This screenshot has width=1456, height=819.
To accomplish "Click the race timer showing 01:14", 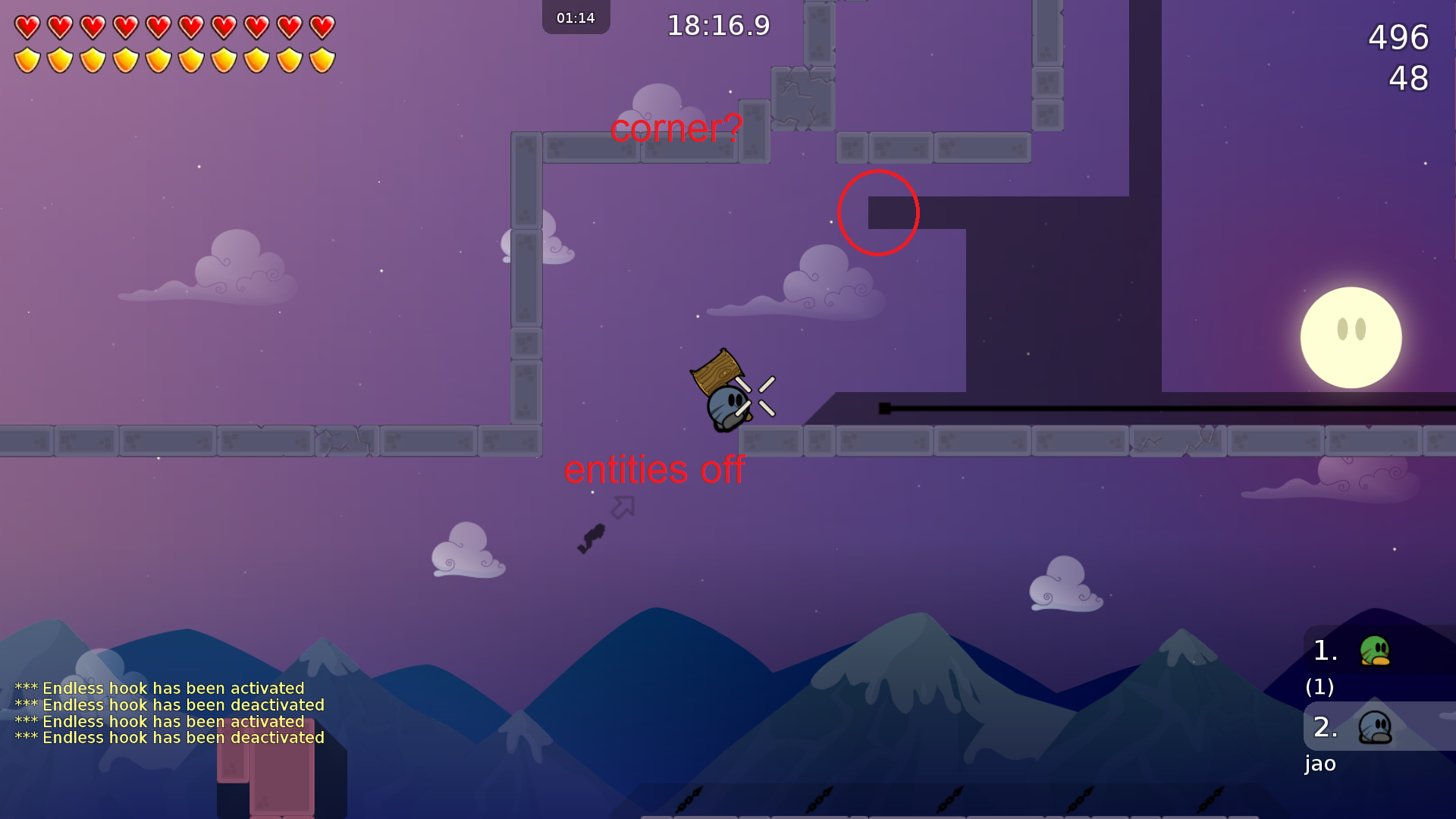I will 576,17.
